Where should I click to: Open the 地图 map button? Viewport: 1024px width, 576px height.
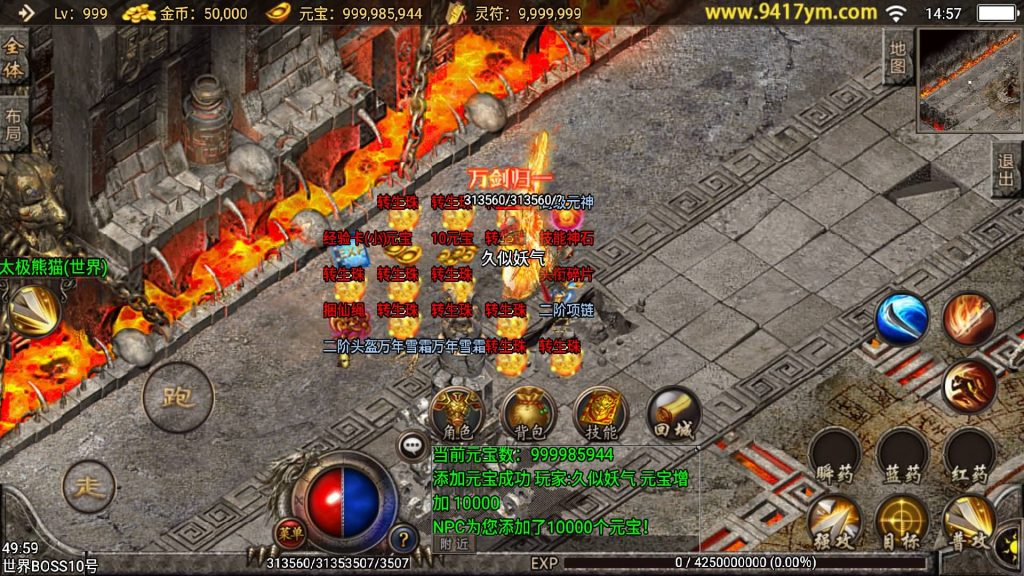pyautogui.click(x=898, y=59)
